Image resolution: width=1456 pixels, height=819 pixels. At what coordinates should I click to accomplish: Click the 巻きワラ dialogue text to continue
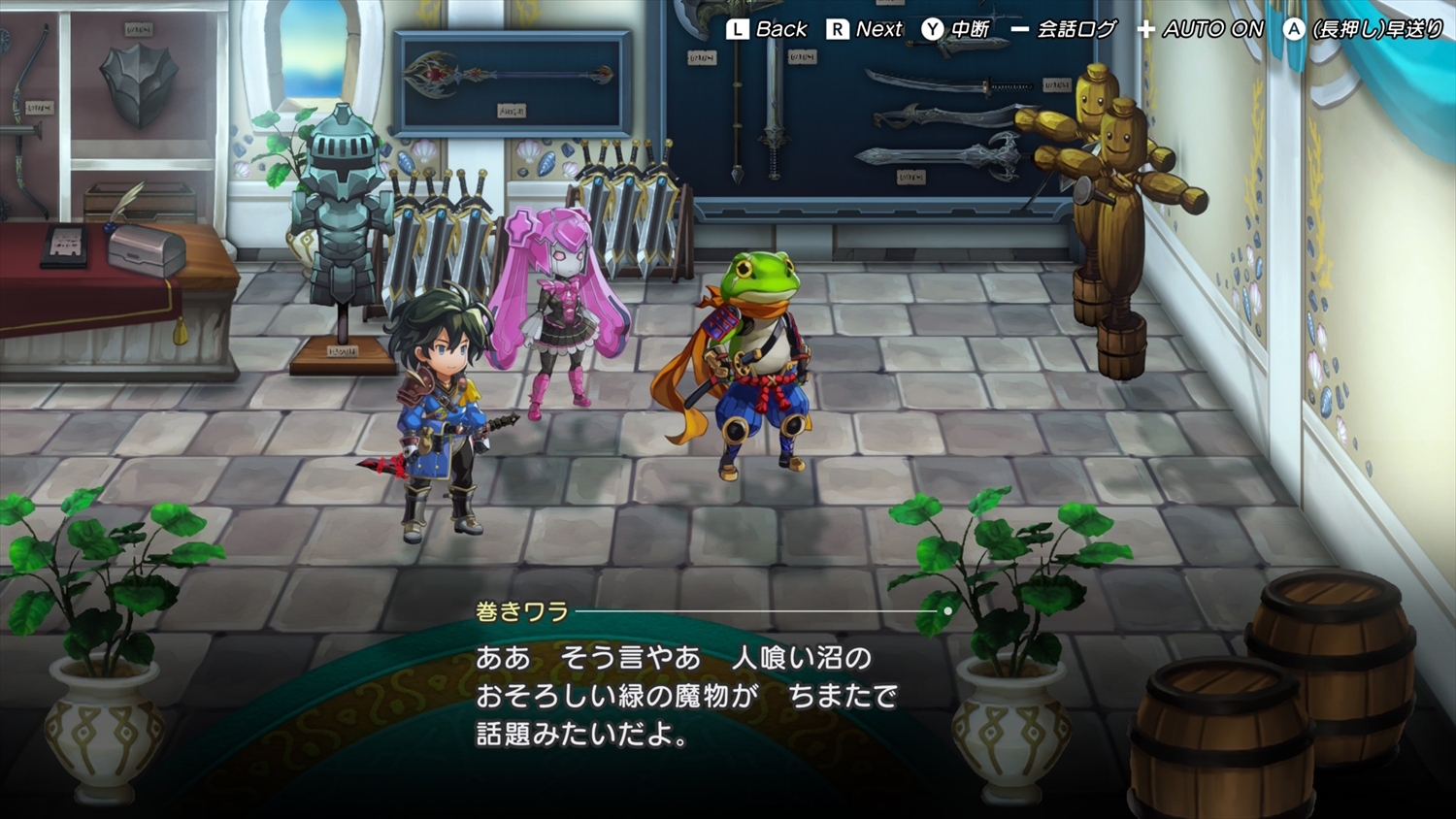click(x=685, y=696)
